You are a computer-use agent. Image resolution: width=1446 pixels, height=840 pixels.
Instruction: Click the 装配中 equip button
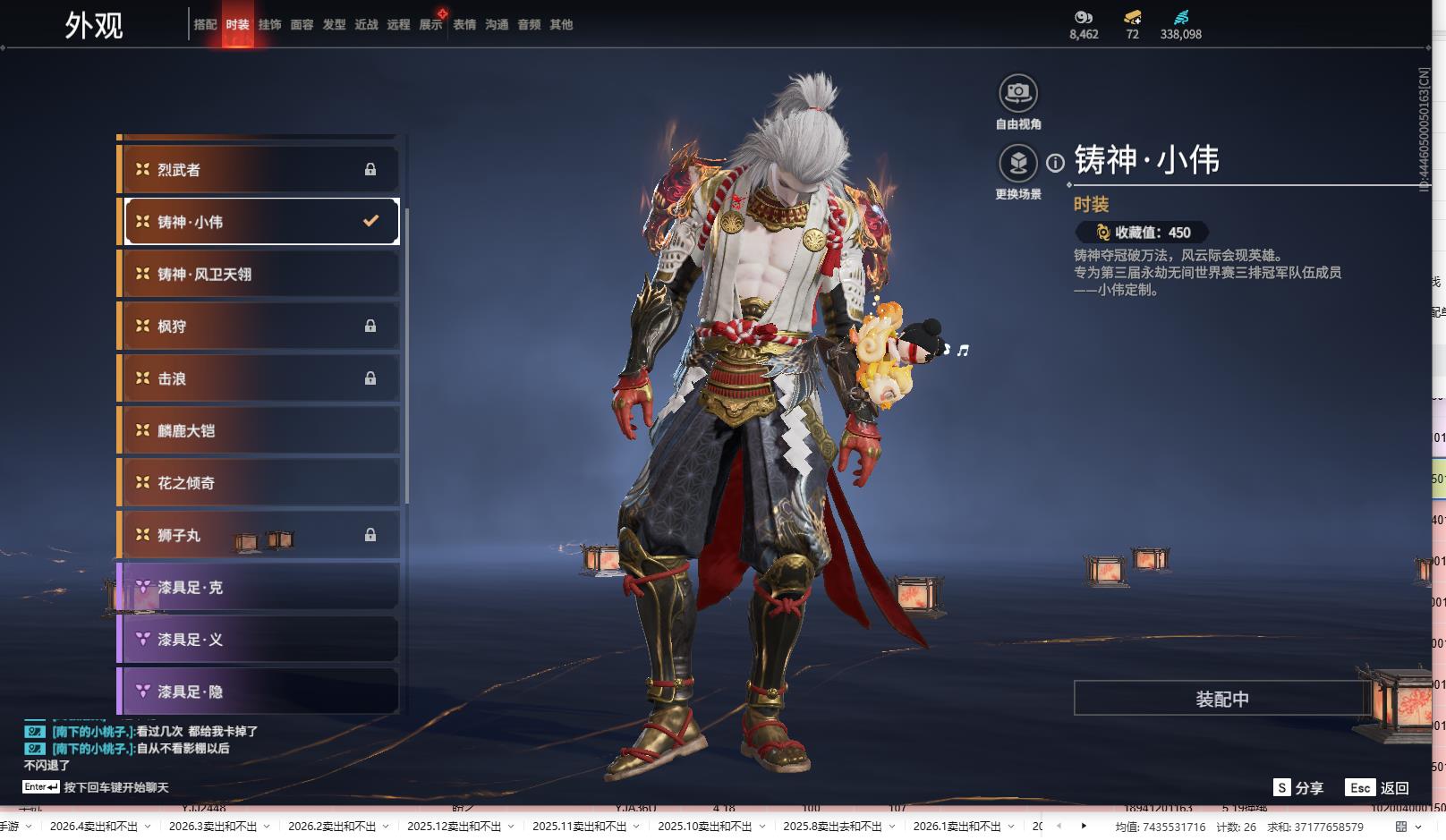(x=1221, y=699)
